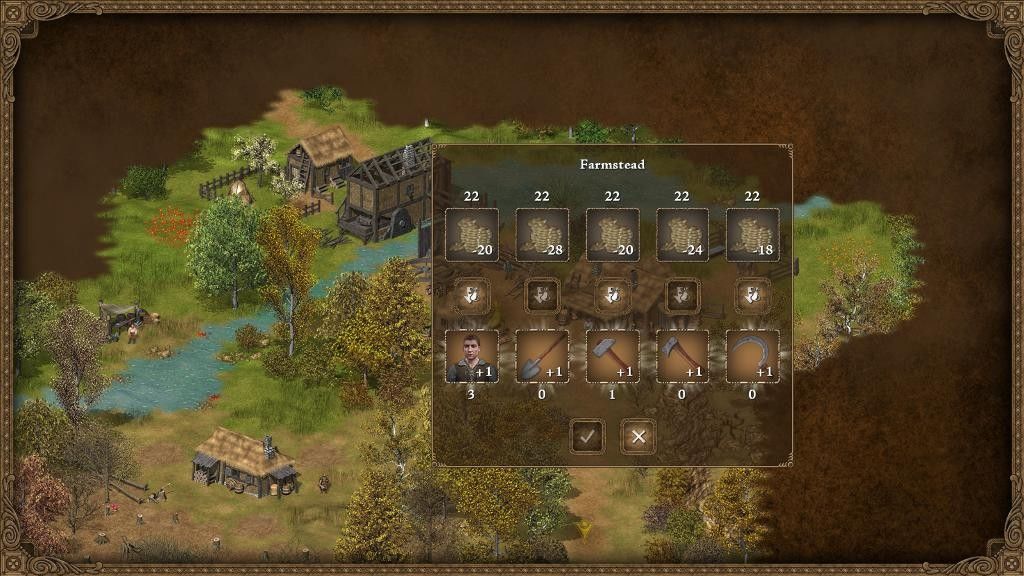The height and width of the screenshot is (576, 1024).
Task: Select the resource tile costing -24
Action: click(682, 235)
